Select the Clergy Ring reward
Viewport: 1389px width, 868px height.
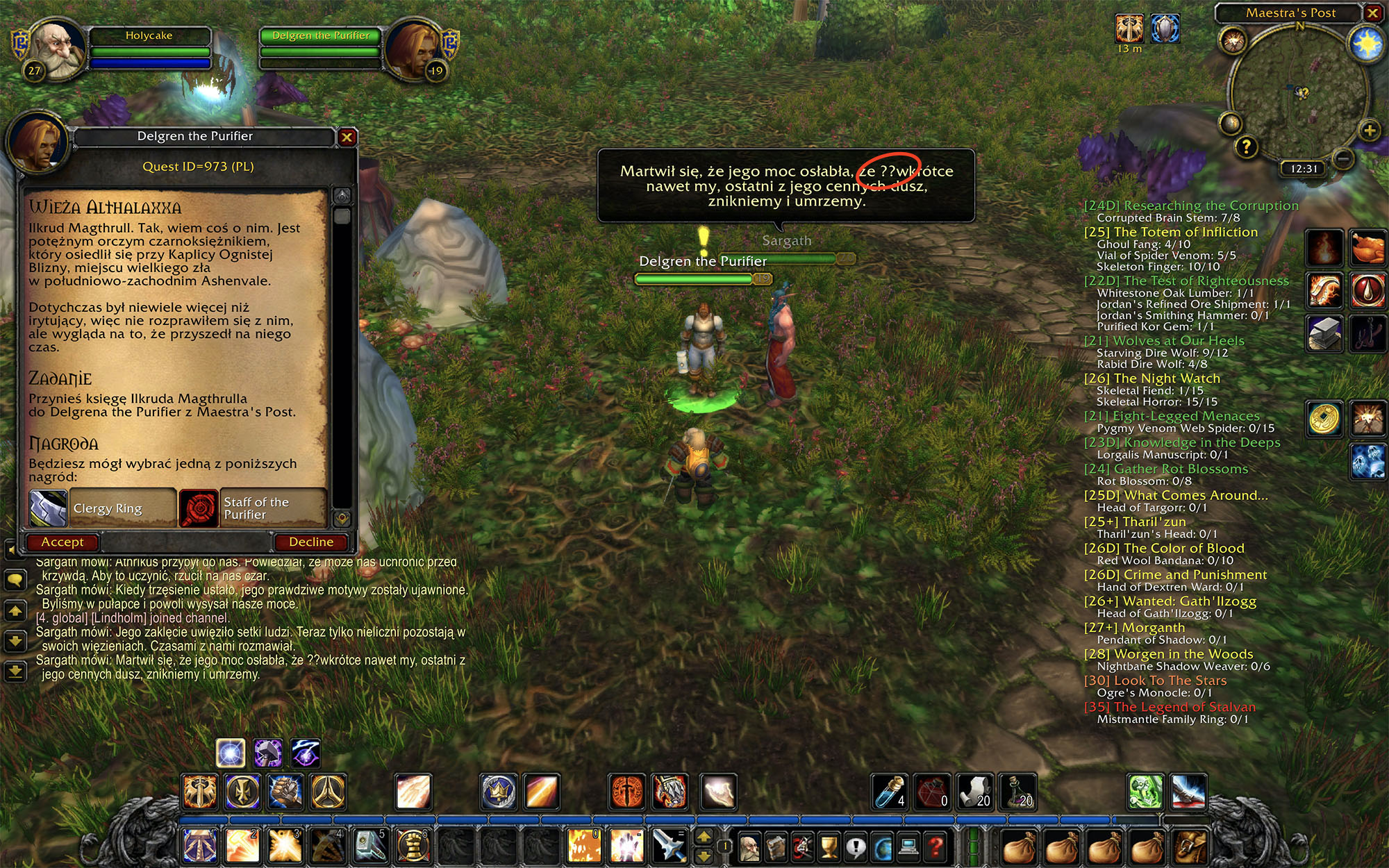point(103,508)
